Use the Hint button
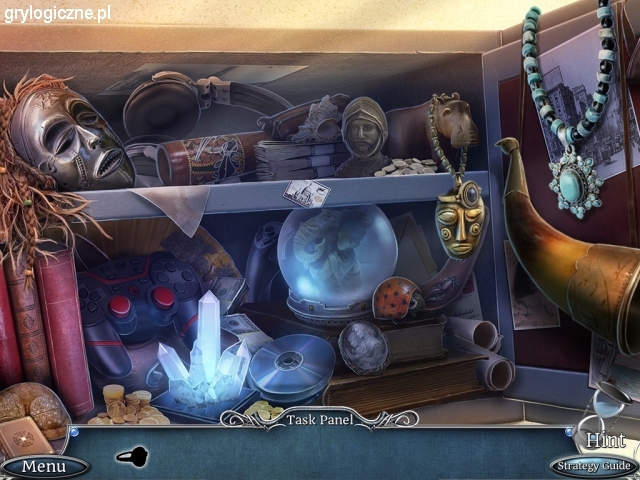This screenshot has height=480, width=640. tap(605, 439)
